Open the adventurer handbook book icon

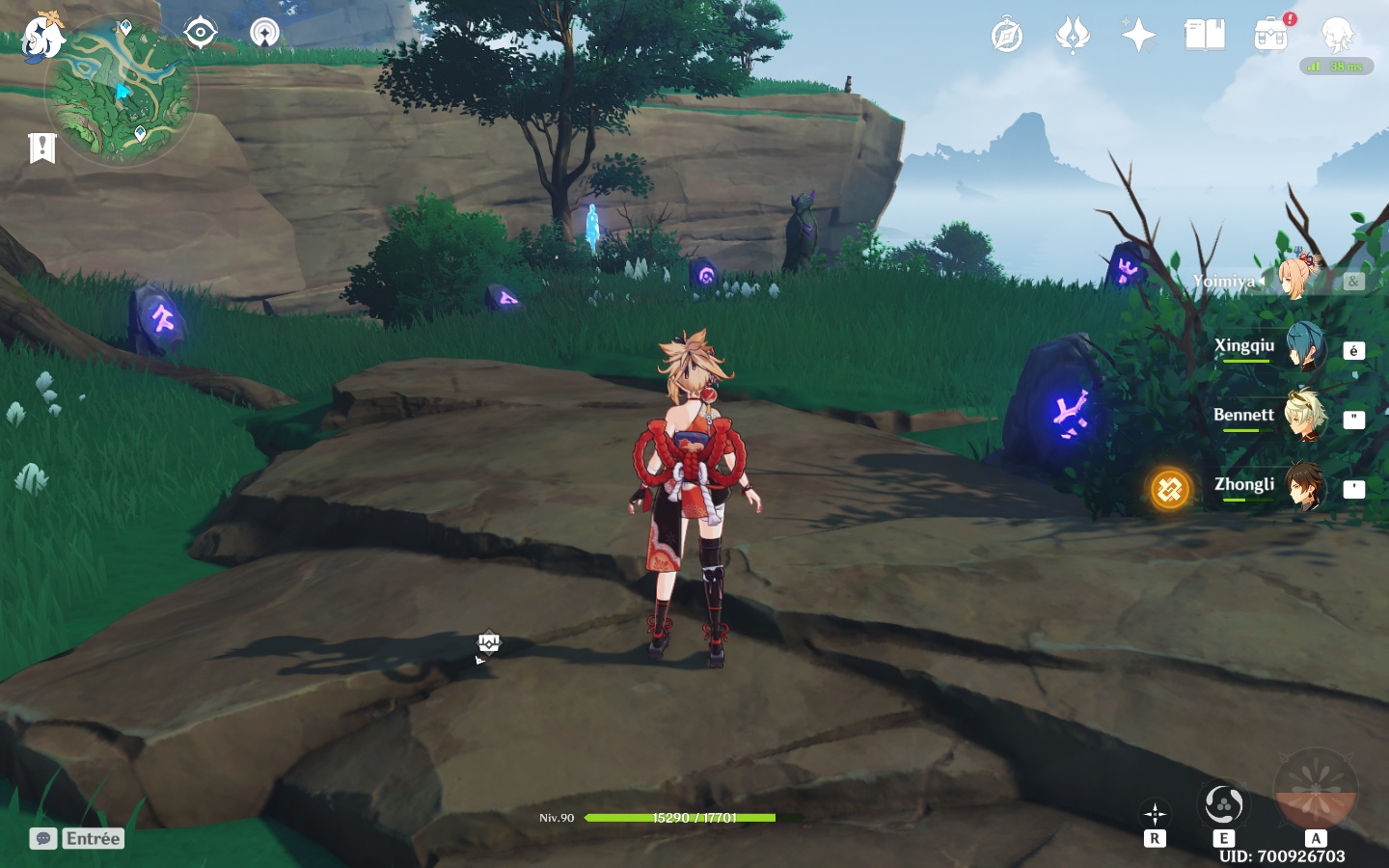tap(1205, 37)
